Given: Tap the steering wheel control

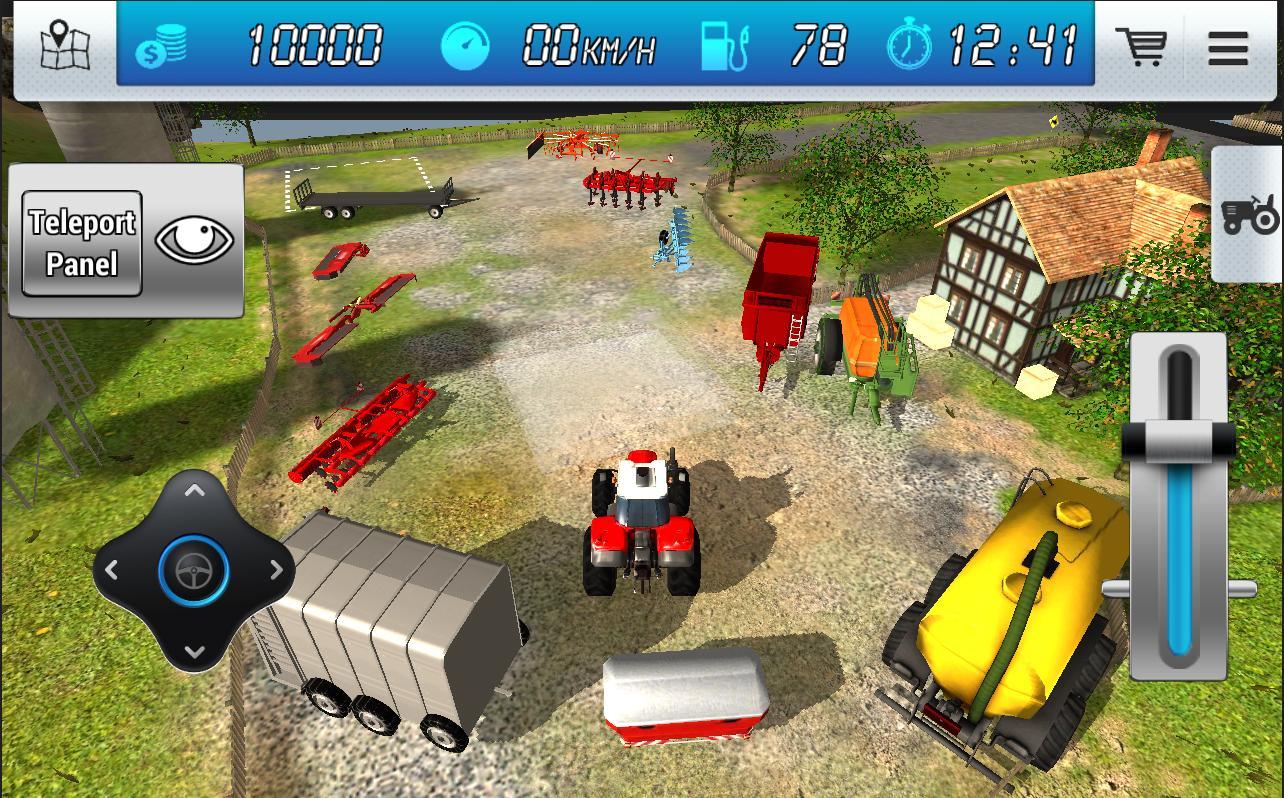Looking at the screenshot, I should click(193, 570).
